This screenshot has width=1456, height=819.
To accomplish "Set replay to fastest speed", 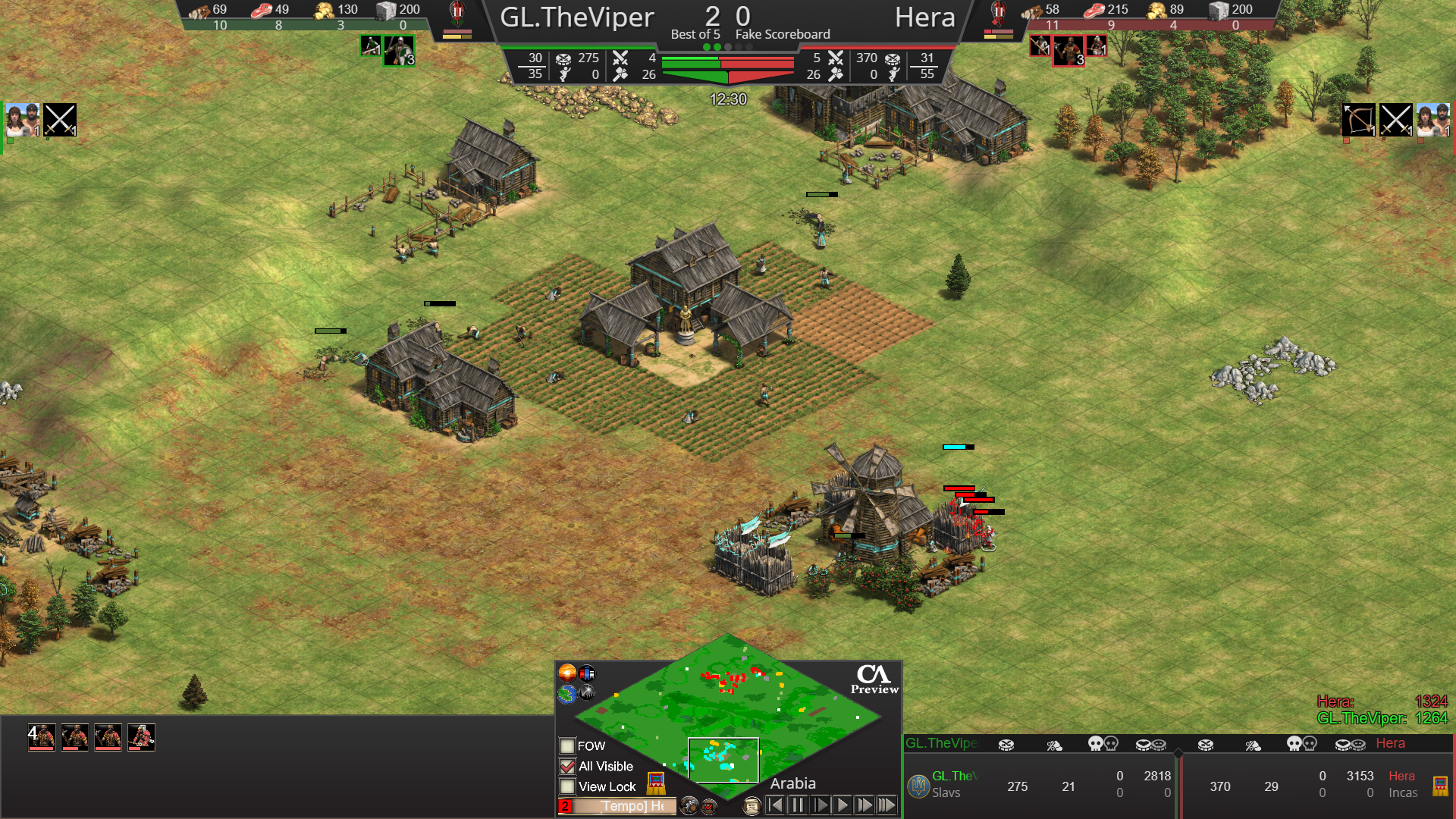I will point(886,805).
